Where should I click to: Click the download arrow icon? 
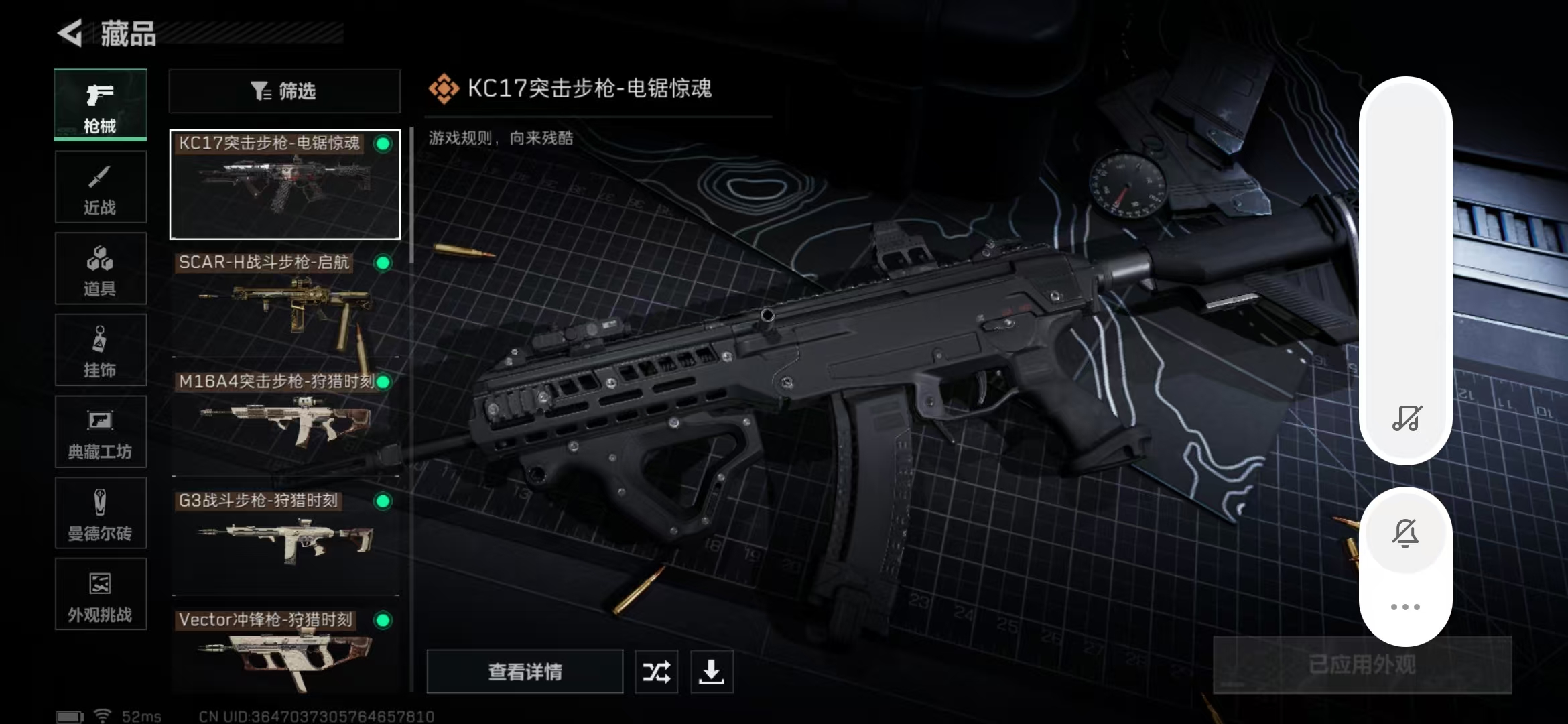point(711,672)
